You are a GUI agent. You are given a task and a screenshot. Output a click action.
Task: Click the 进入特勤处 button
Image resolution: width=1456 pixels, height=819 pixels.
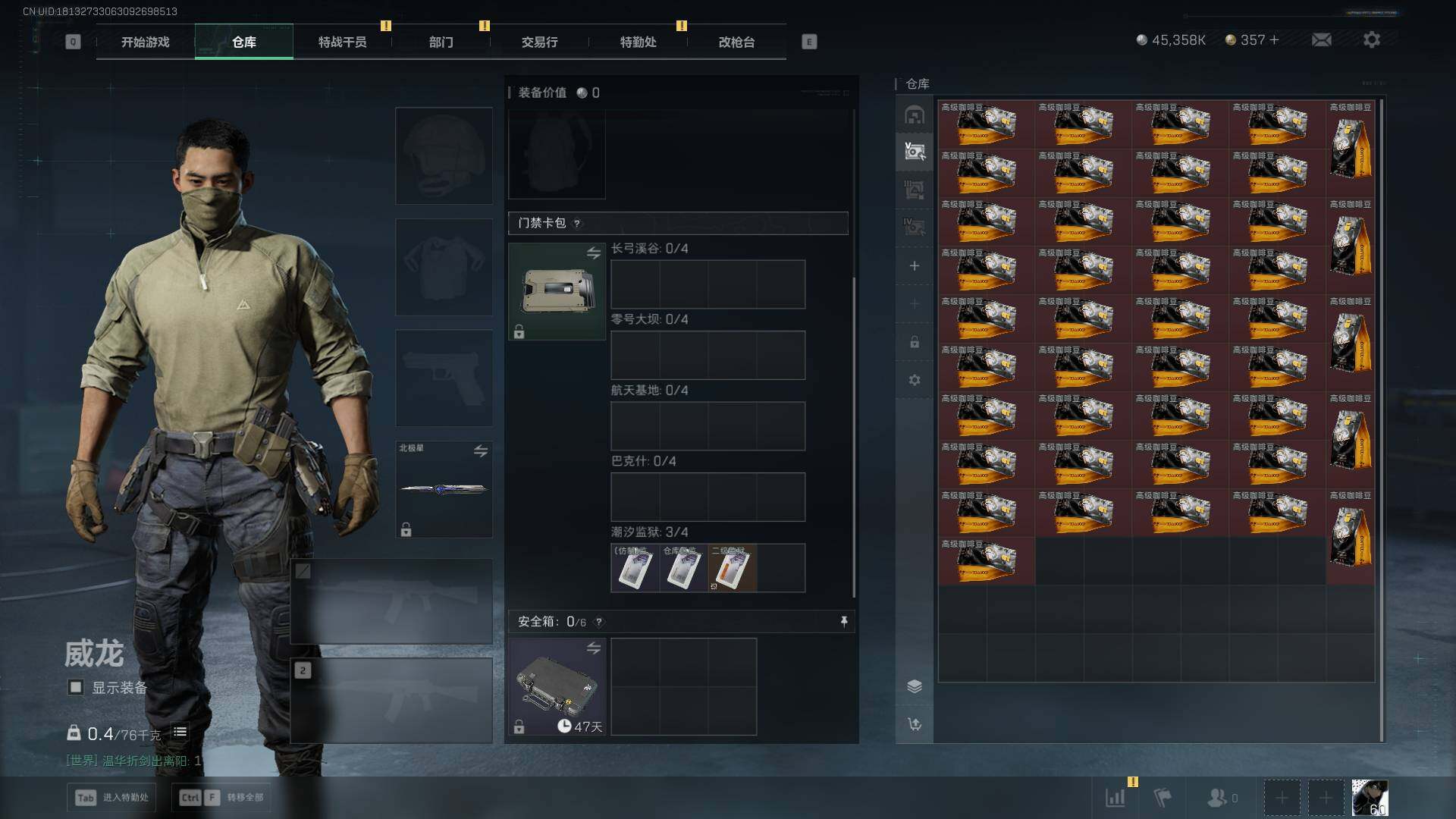coord(112,797)
